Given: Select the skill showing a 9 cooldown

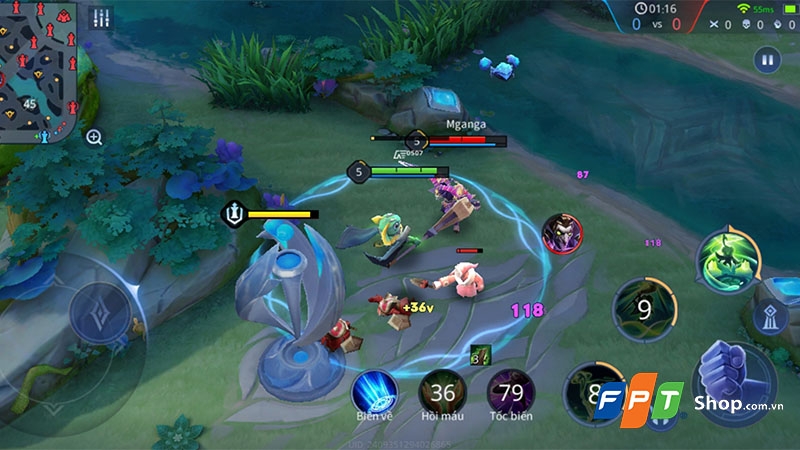Looking at the screenshot, I should coord(643,309).
